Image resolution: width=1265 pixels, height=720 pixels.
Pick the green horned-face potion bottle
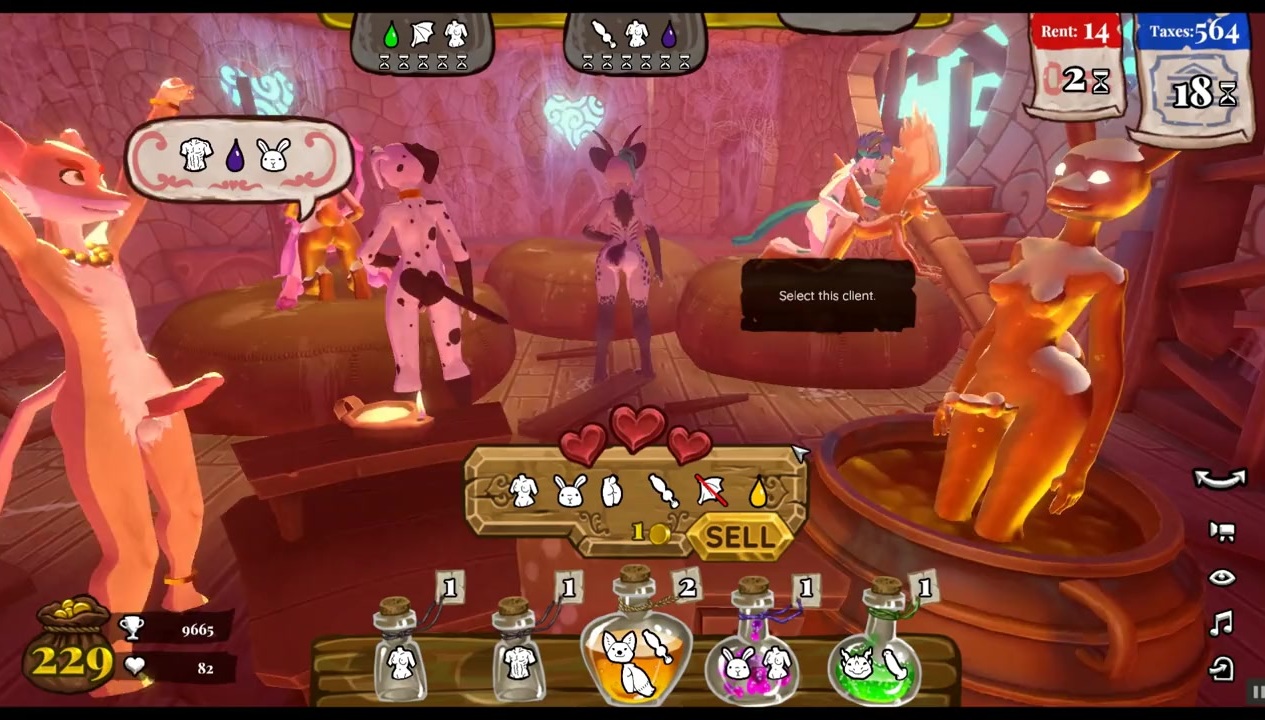pos(876,652)
